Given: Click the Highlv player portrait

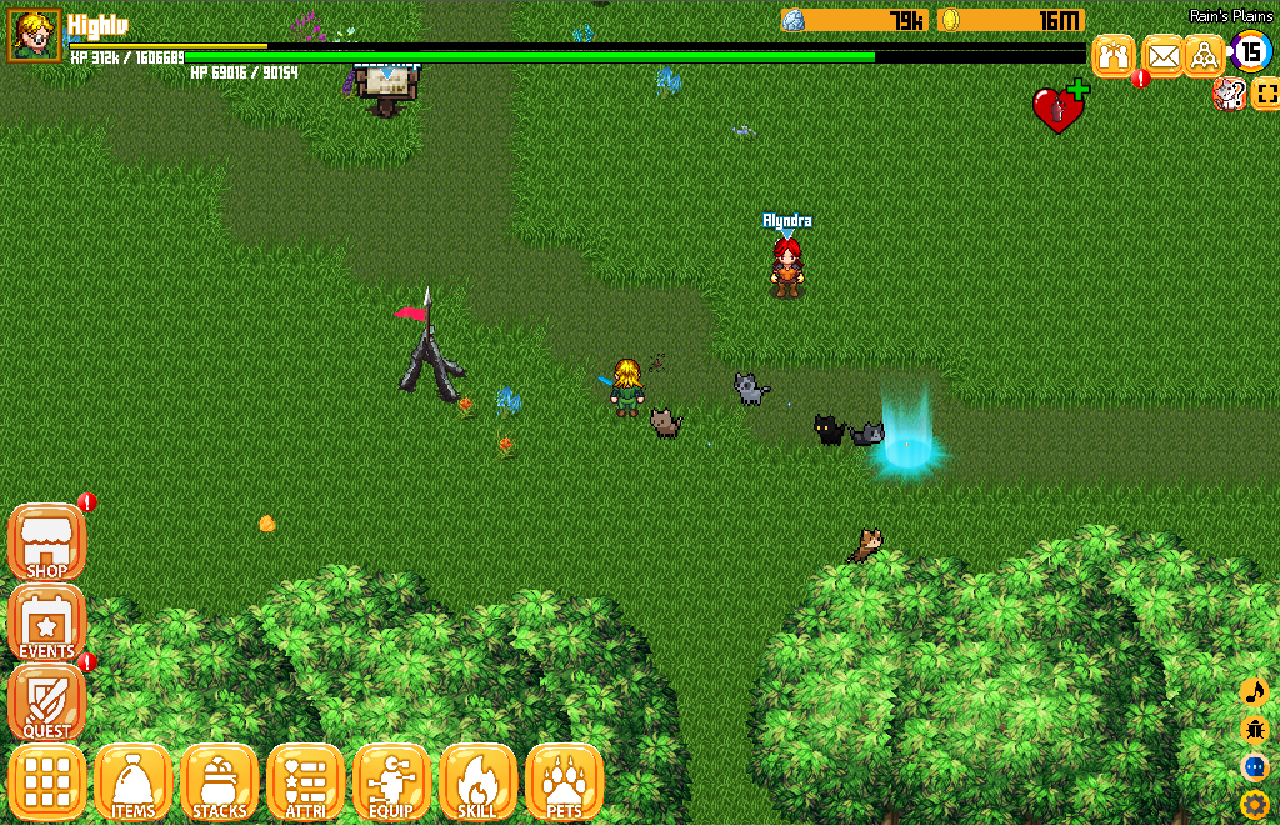Looking at the screenshot, I should 34,35.
